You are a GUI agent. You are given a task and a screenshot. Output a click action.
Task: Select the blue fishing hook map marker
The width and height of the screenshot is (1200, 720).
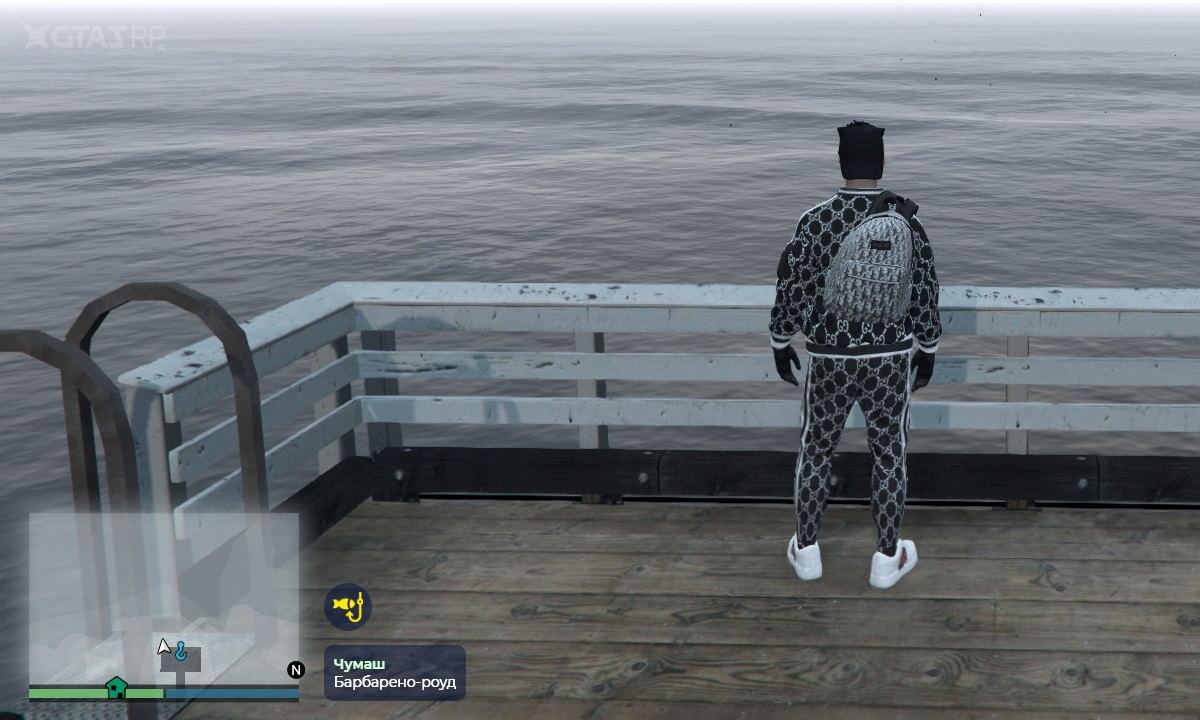[181, 651]
